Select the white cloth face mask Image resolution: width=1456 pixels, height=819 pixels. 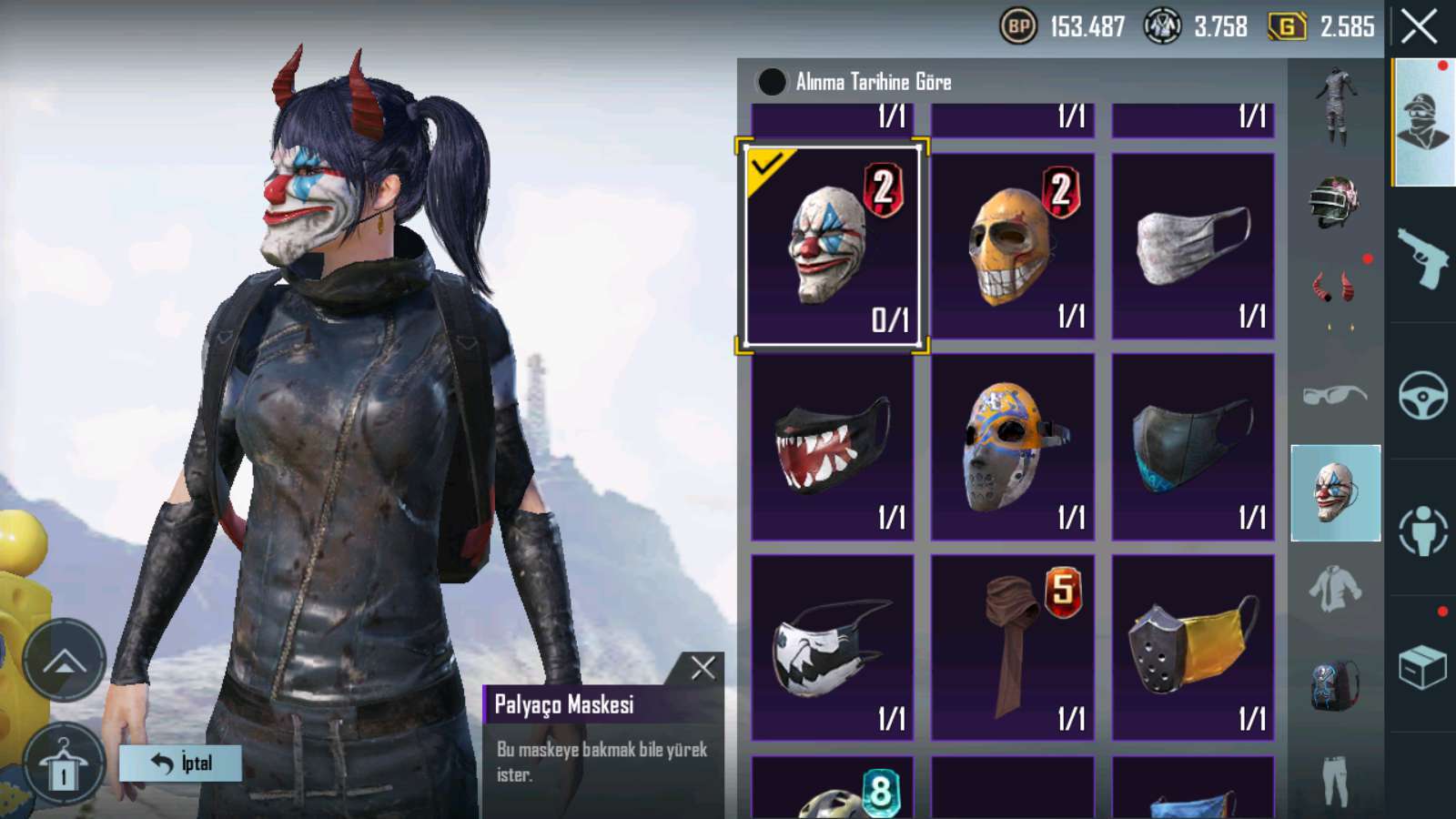1192,246
